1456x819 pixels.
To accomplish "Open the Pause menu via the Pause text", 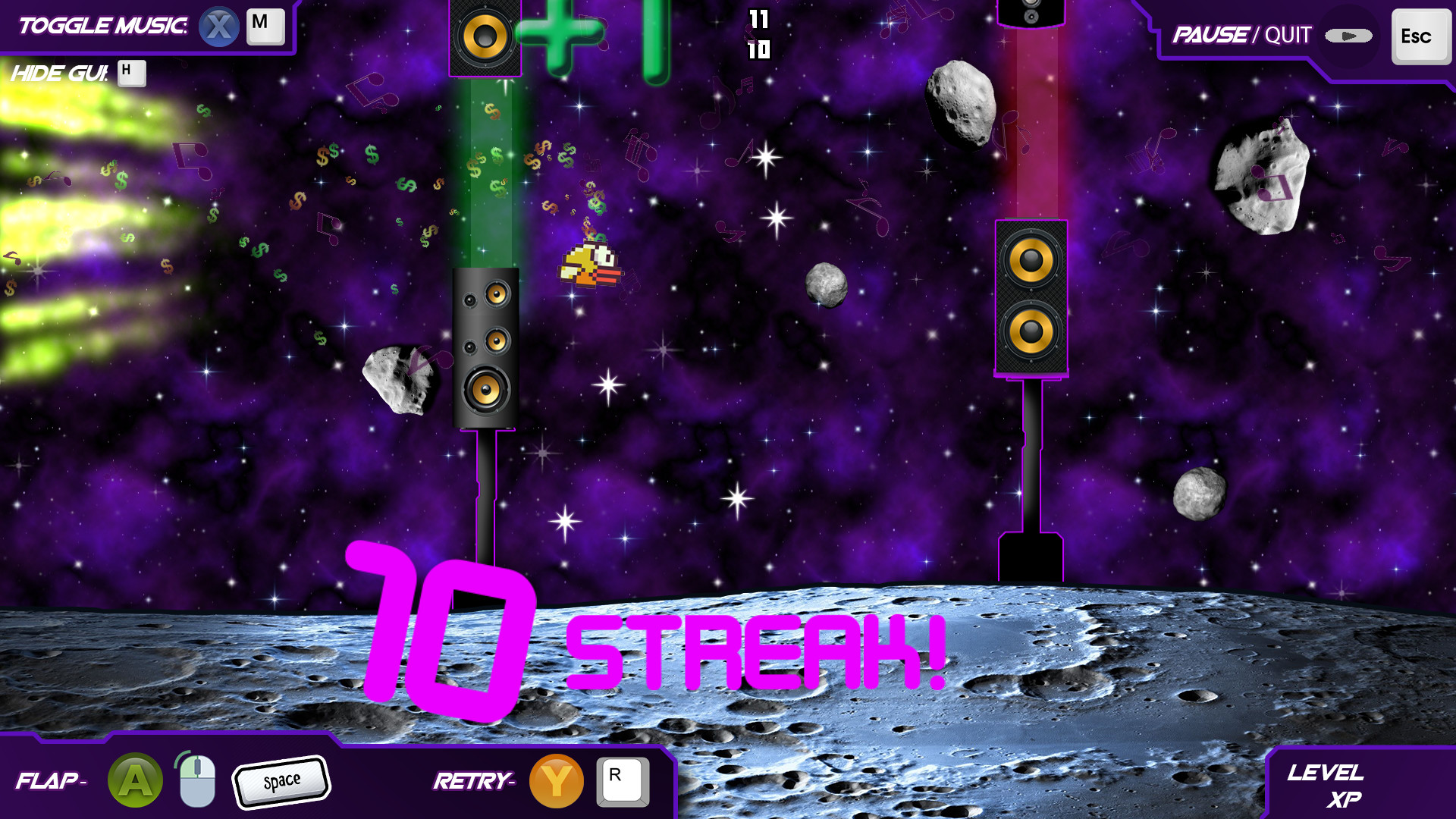I will click(1210, 34).
